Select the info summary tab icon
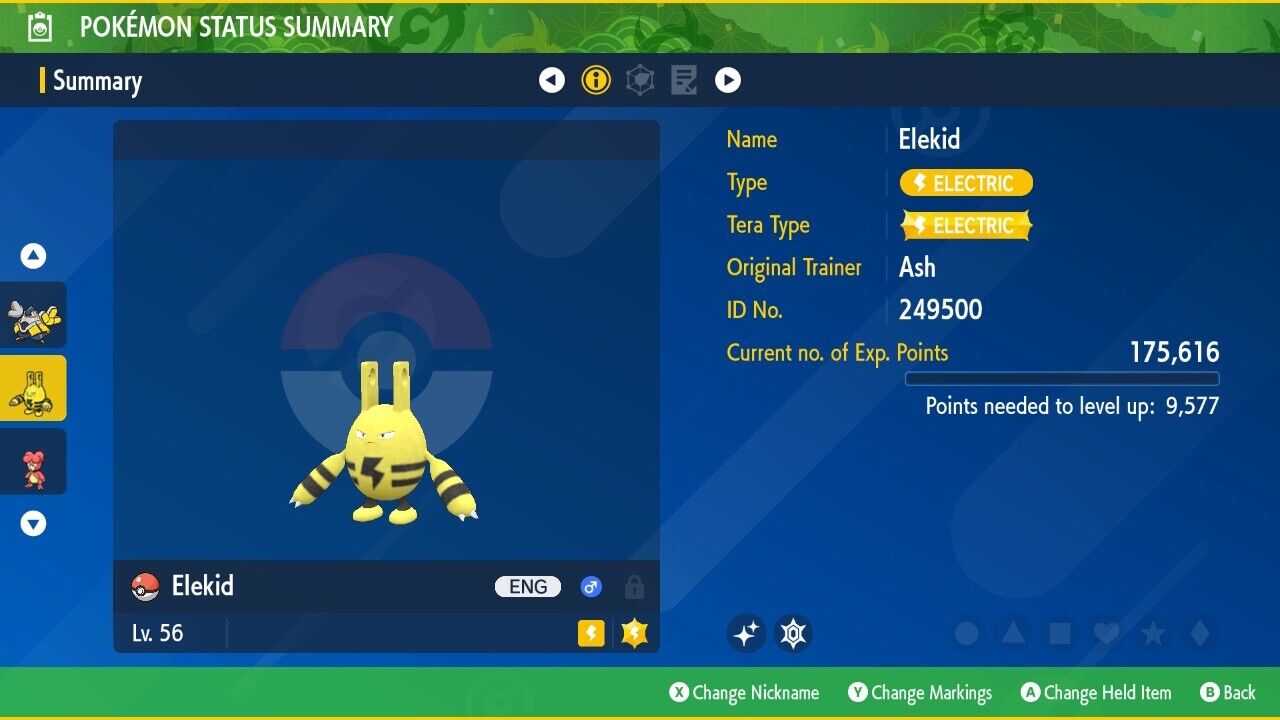 pyautogui.click(x=596, y=80)
